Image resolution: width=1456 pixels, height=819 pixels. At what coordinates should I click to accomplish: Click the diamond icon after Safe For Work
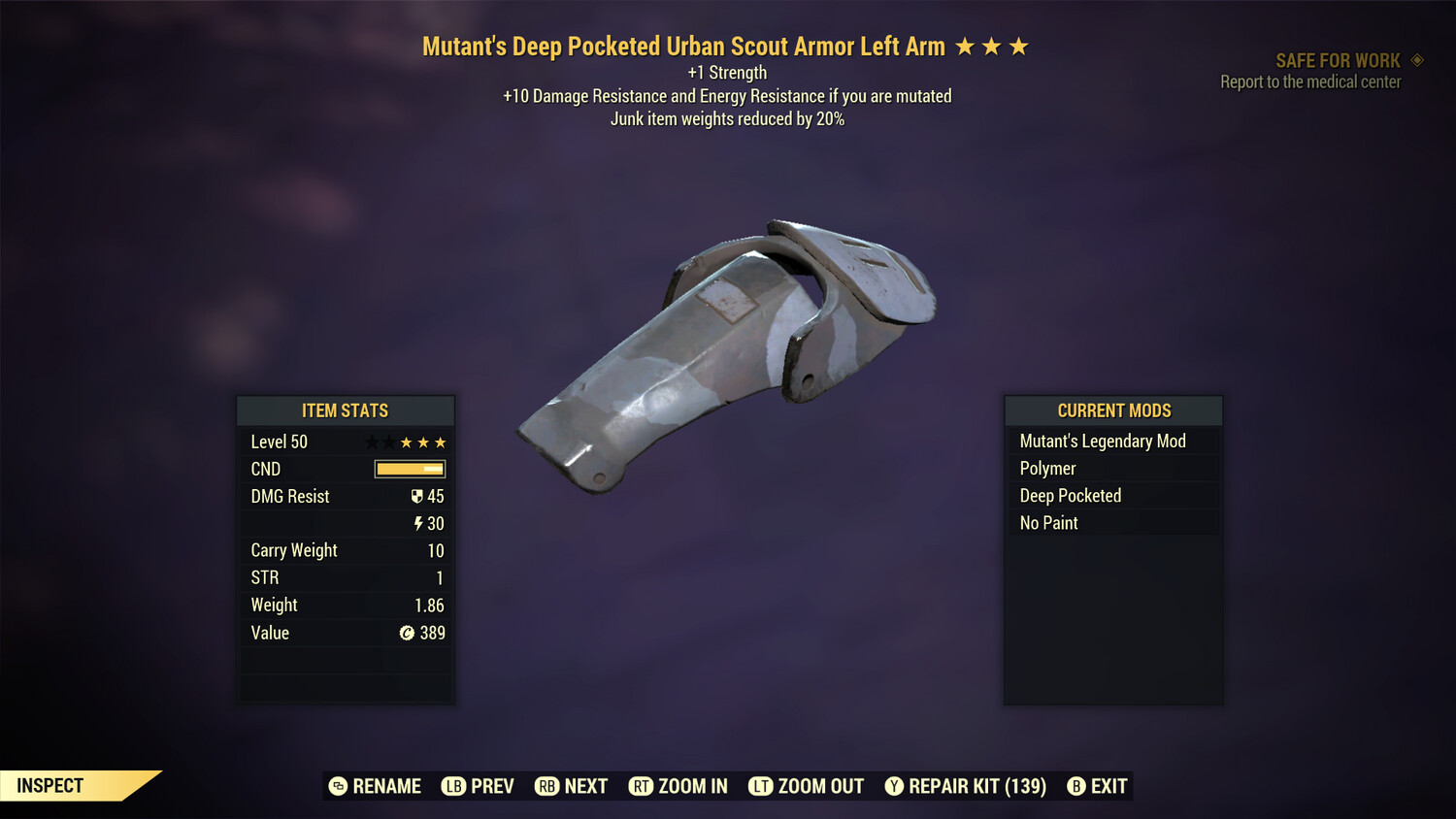[x=1417, y=59]
